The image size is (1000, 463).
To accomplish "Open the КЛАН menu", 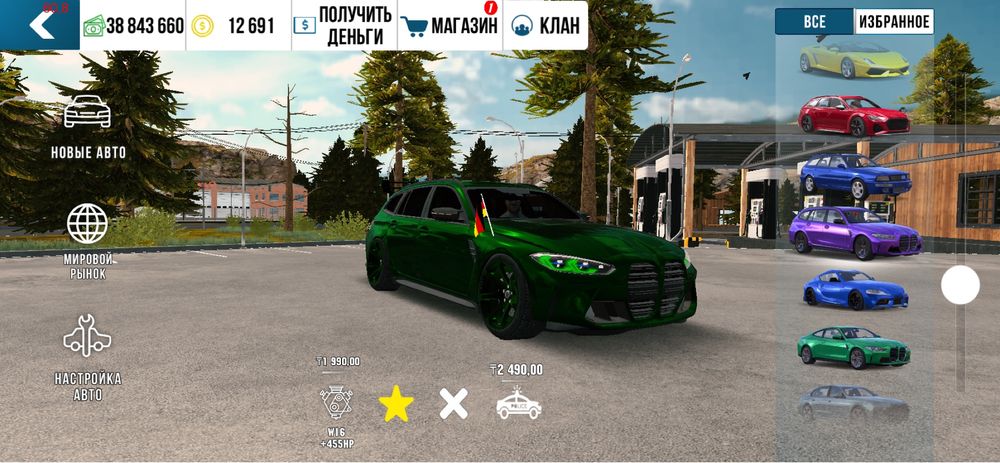I will pyautogui.click(x=545, y=26).
